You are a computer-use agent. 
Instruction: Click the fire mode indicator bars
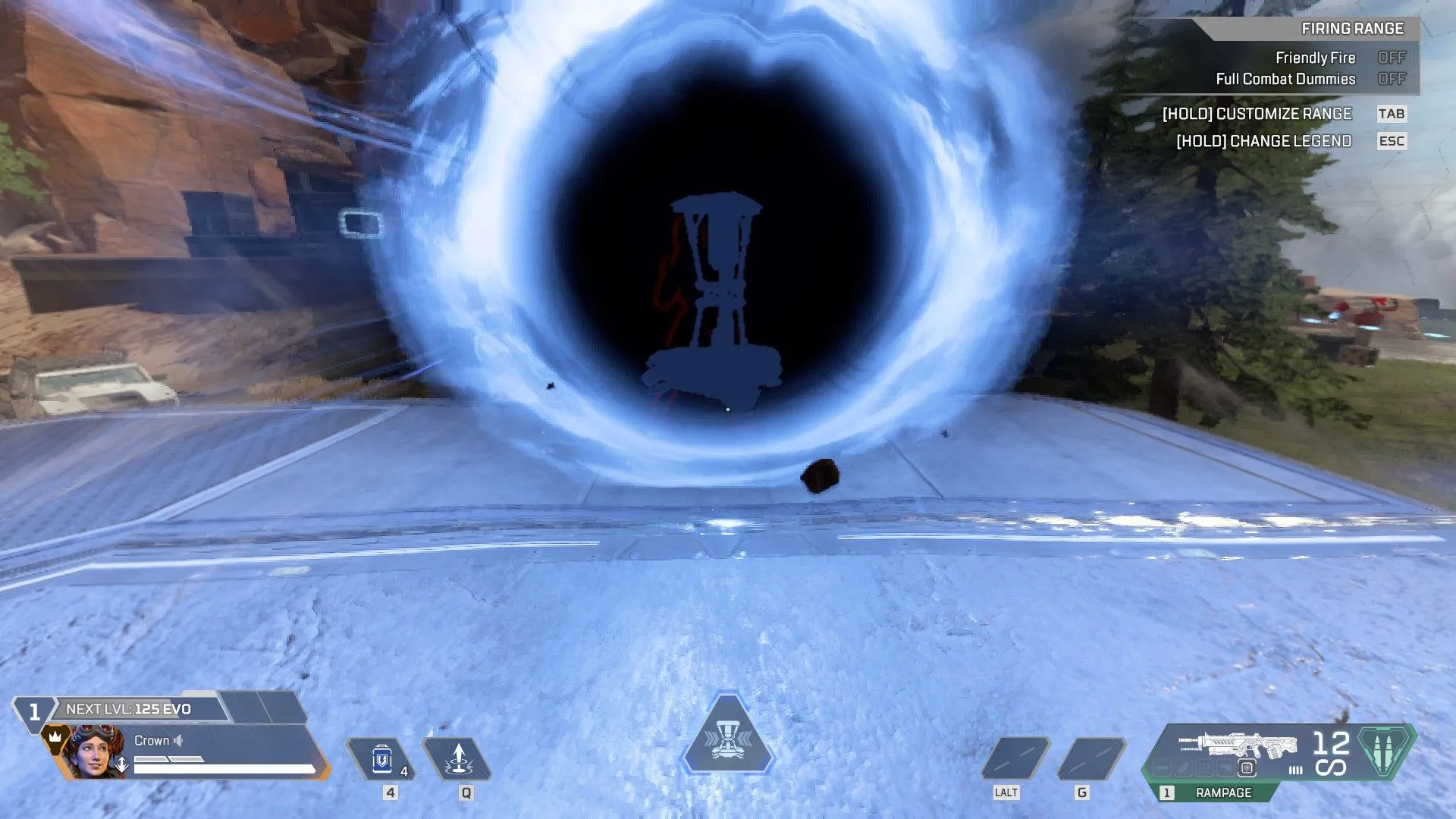click(1296, 769)
